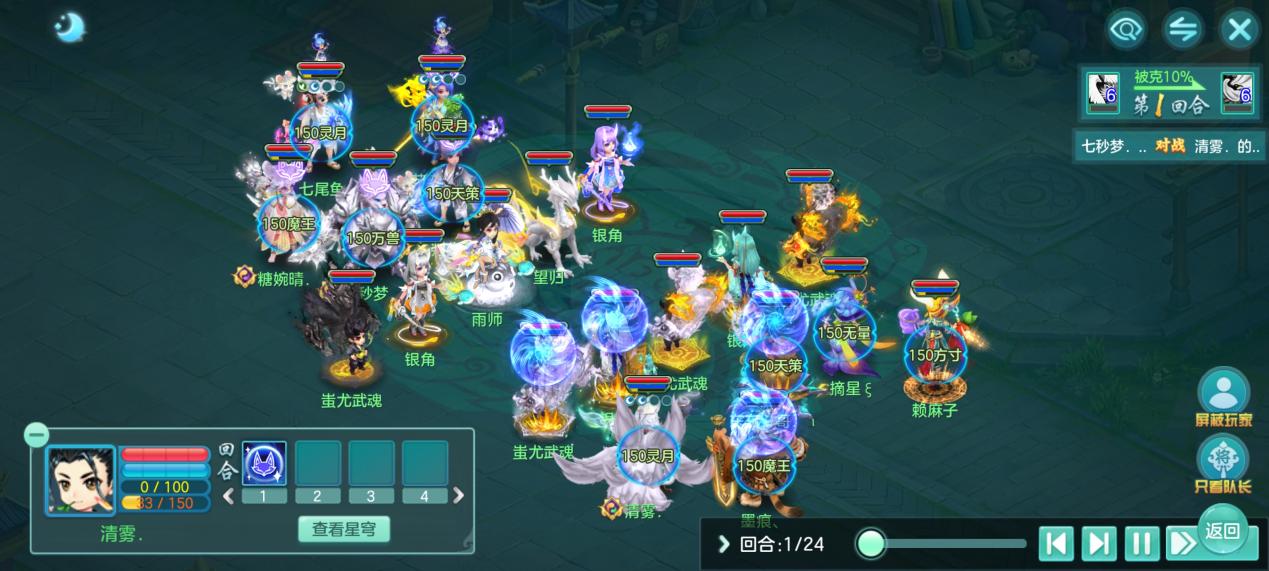
Task: Click the round progress slider handle
Action: (871, 544)
